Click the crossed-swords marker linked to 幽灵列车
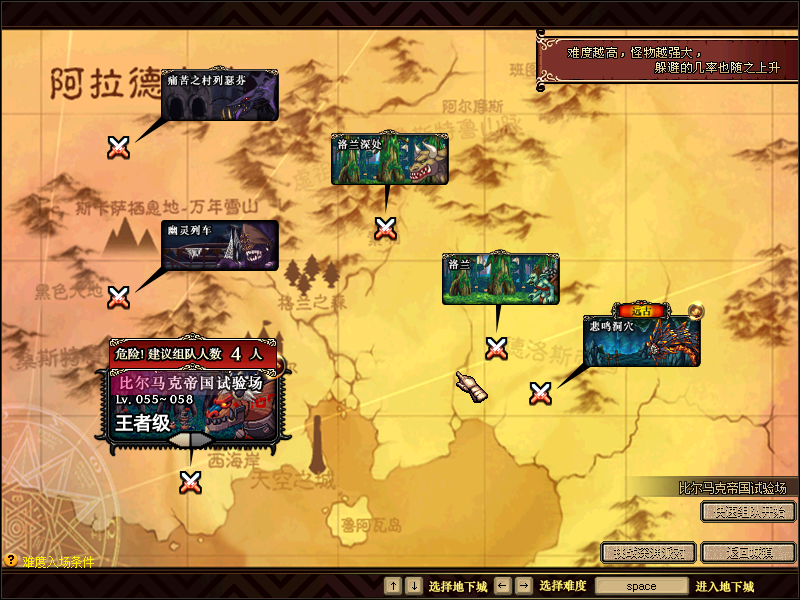 click(119, 297)
